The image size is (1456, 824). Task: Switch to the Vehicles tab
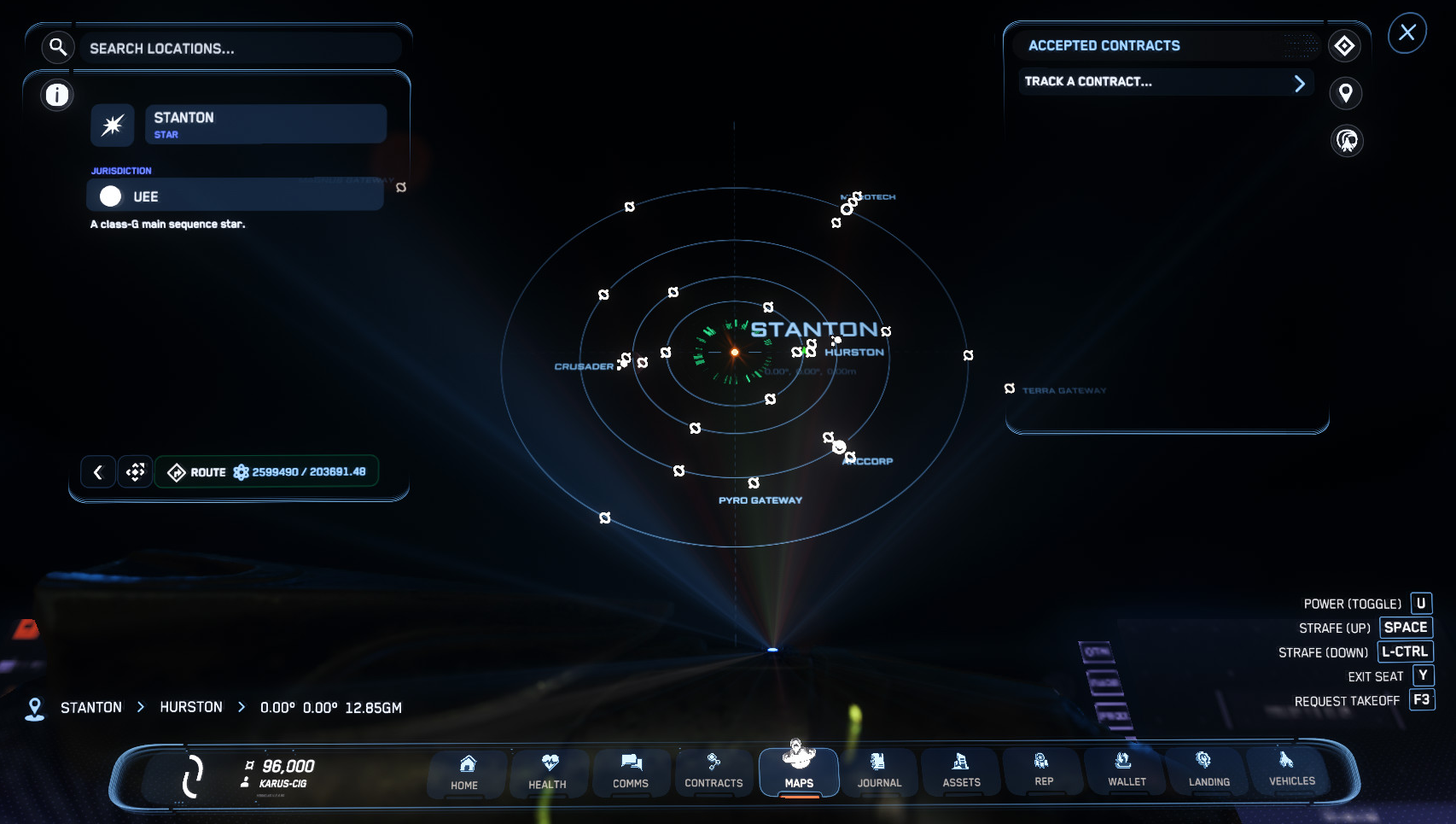click(1291, 769)
